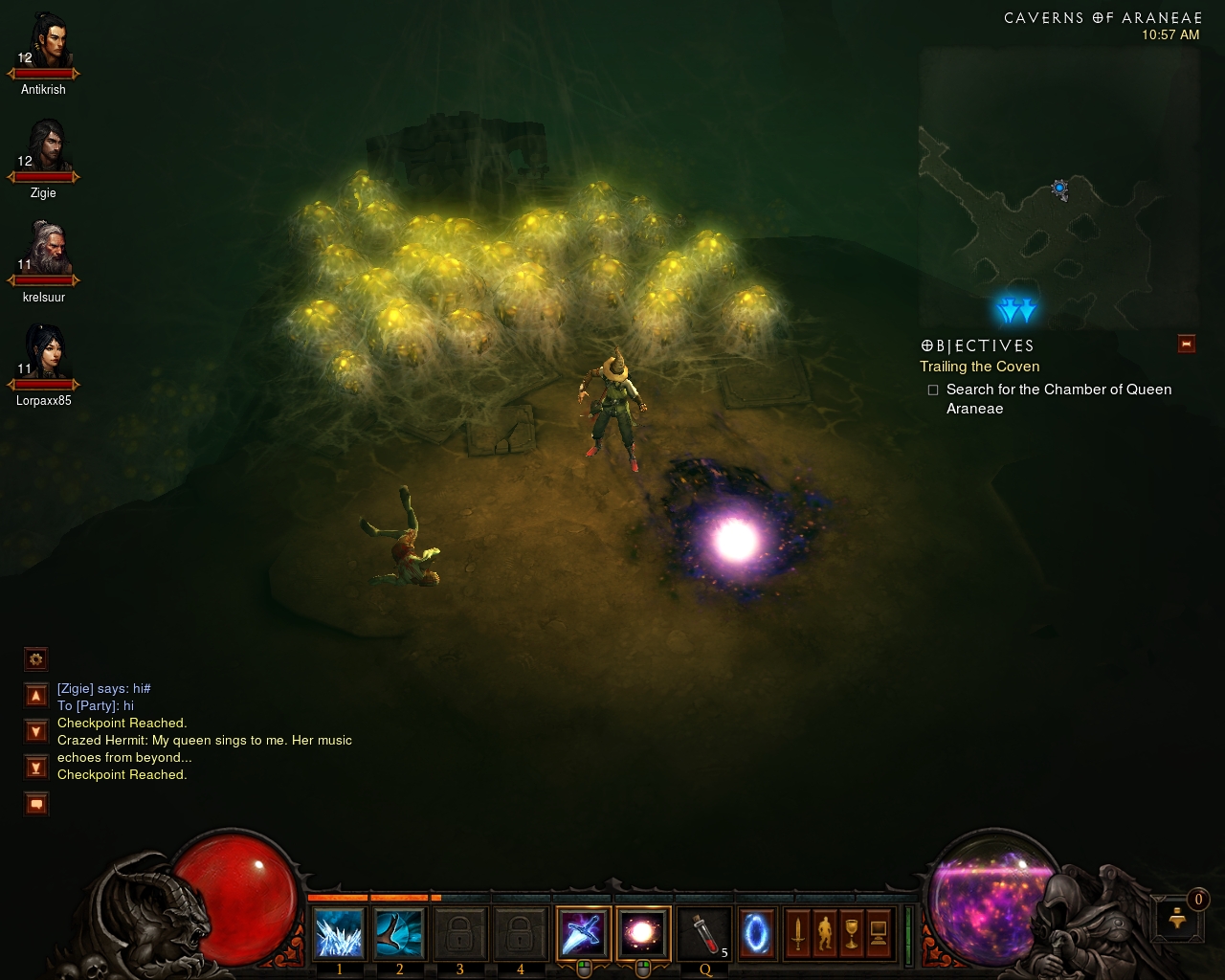Screen dimensions: 1225x980
Task: Drink the red health potion
Action: [x=704, y=933]
